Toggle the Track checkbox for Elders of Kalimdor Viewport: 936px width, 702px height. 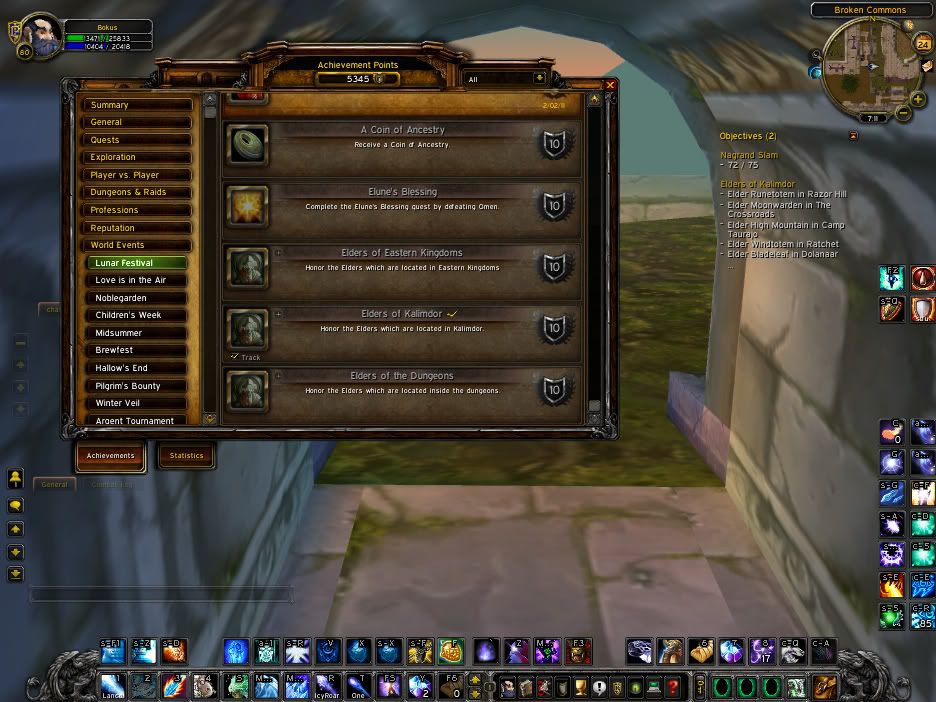click(234, 356)
